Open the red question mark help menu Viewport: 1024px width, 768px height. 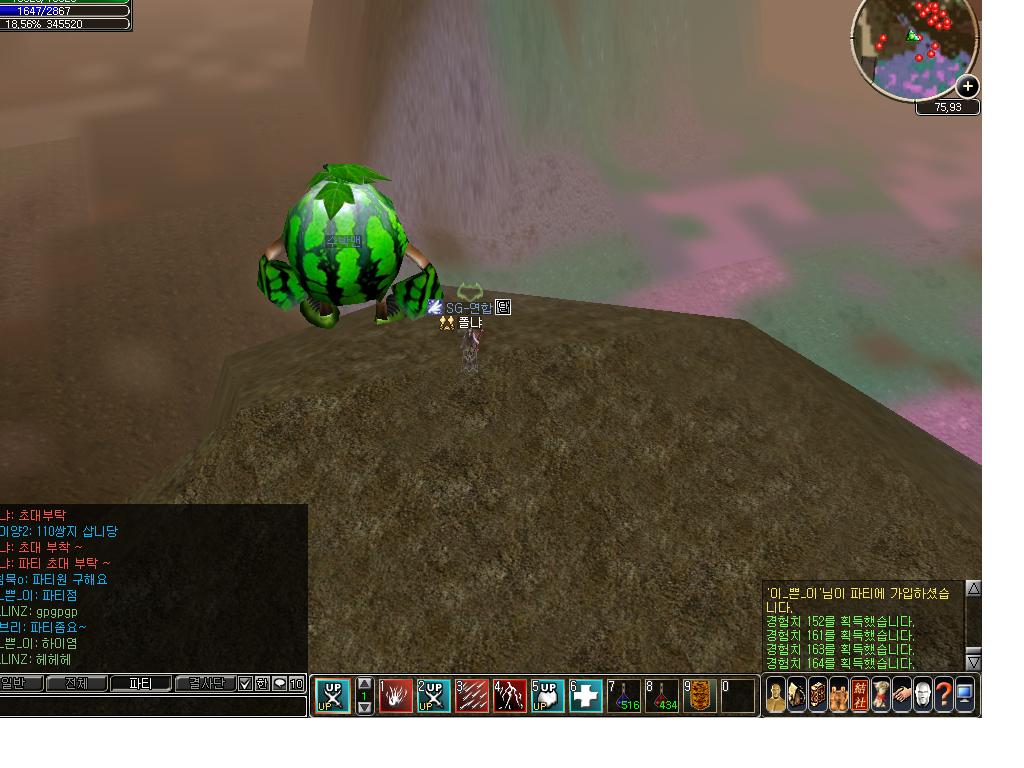pyautogui.click(x=943, y=695)
